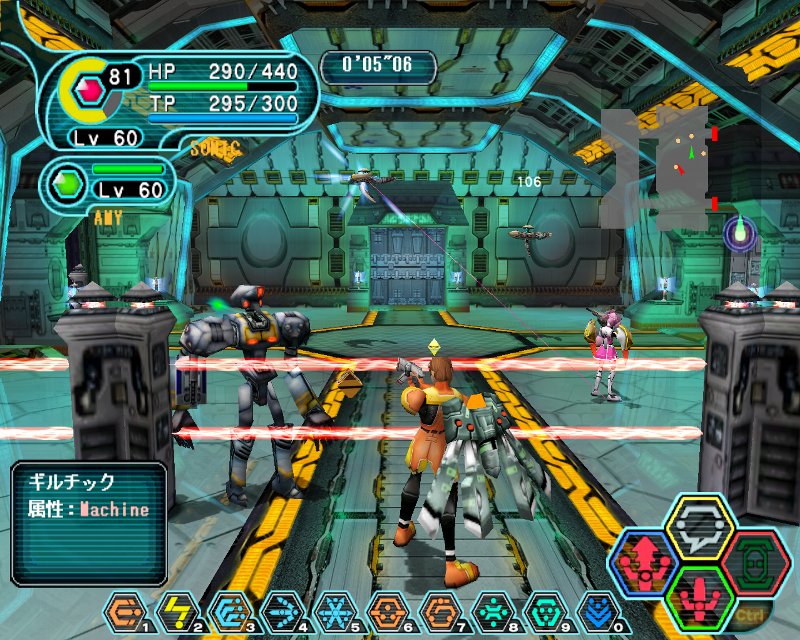The image size is (800, 640).
Task: Use the blue technique in hotbar slot 3
Action: [x=228, y=609]
